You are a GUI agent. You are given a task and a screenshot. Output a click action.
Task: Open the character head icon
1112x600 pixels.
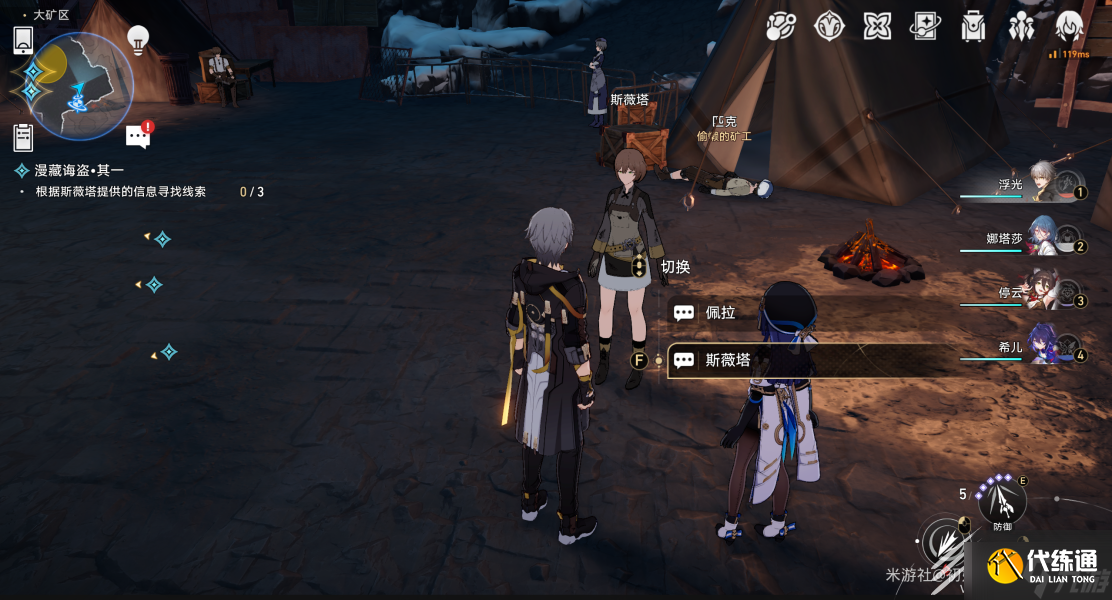pos(1069,27)
